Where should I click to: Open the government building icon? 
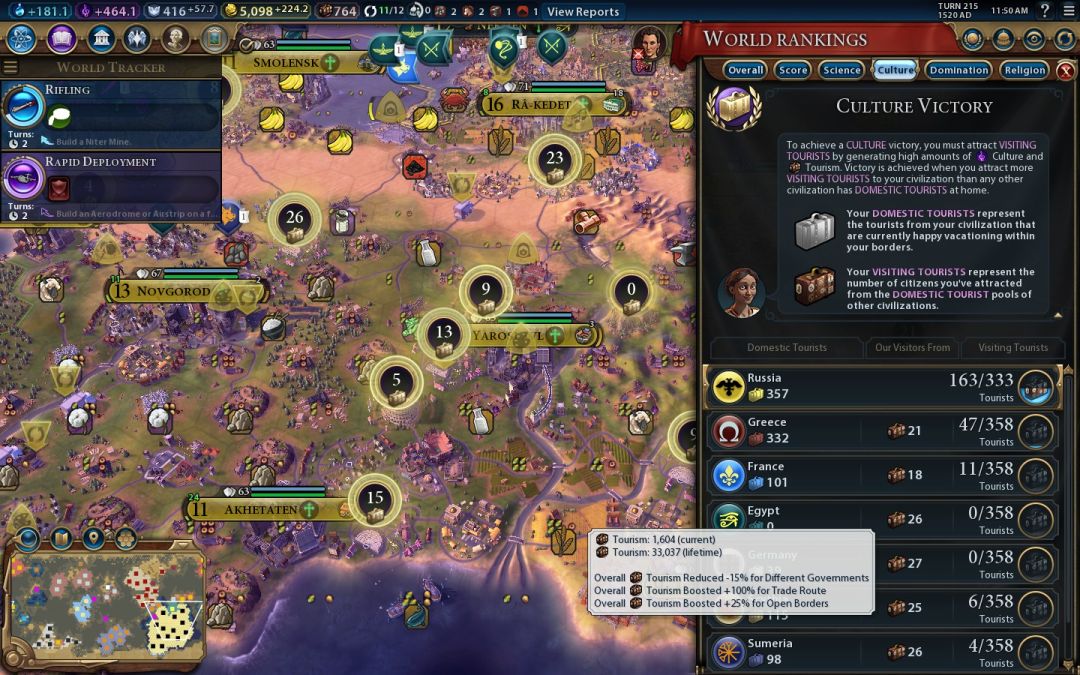(100, 39)
